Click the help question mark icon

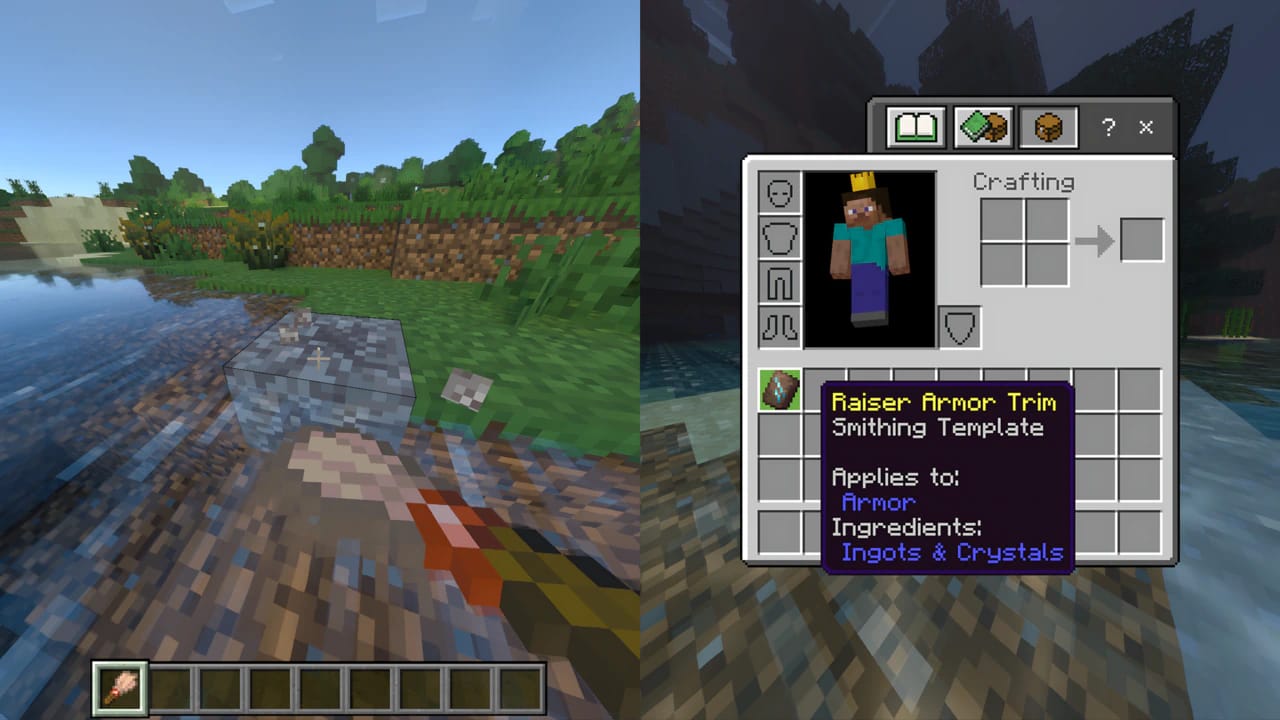click(x=1107, y=128)
